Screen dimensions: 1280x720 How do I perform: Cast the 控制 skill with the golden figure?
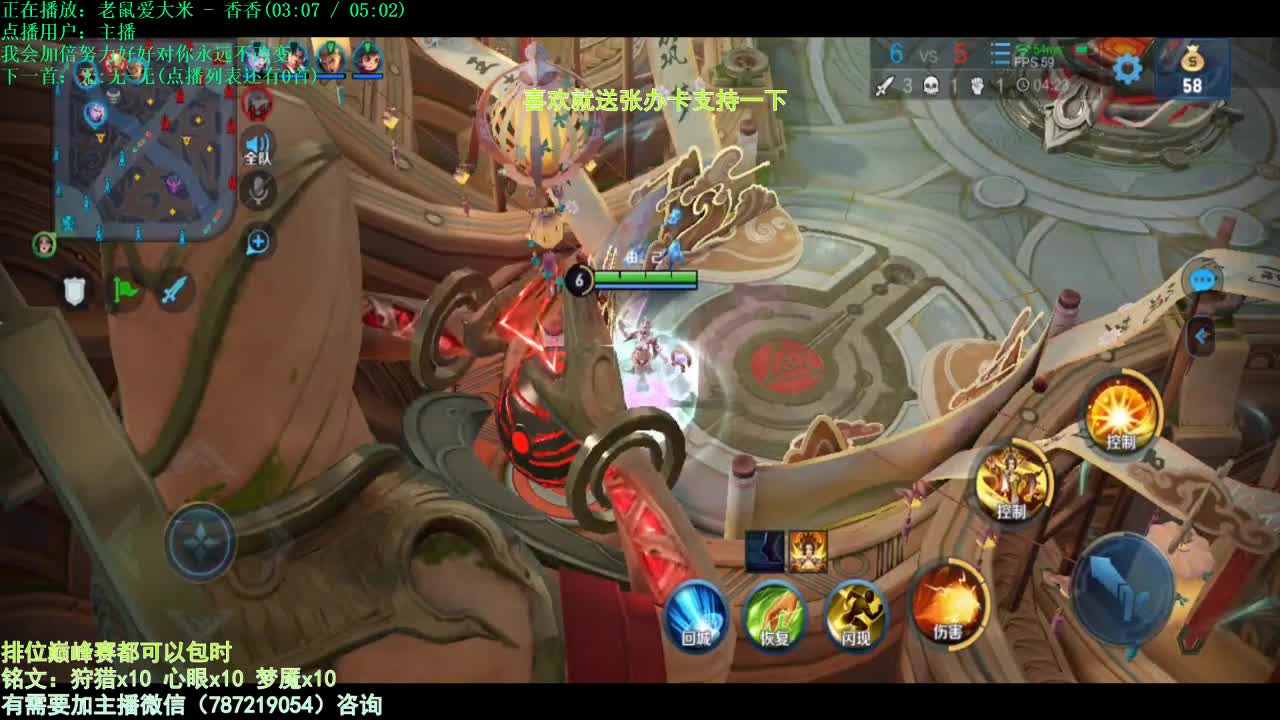click(1012, 482)
